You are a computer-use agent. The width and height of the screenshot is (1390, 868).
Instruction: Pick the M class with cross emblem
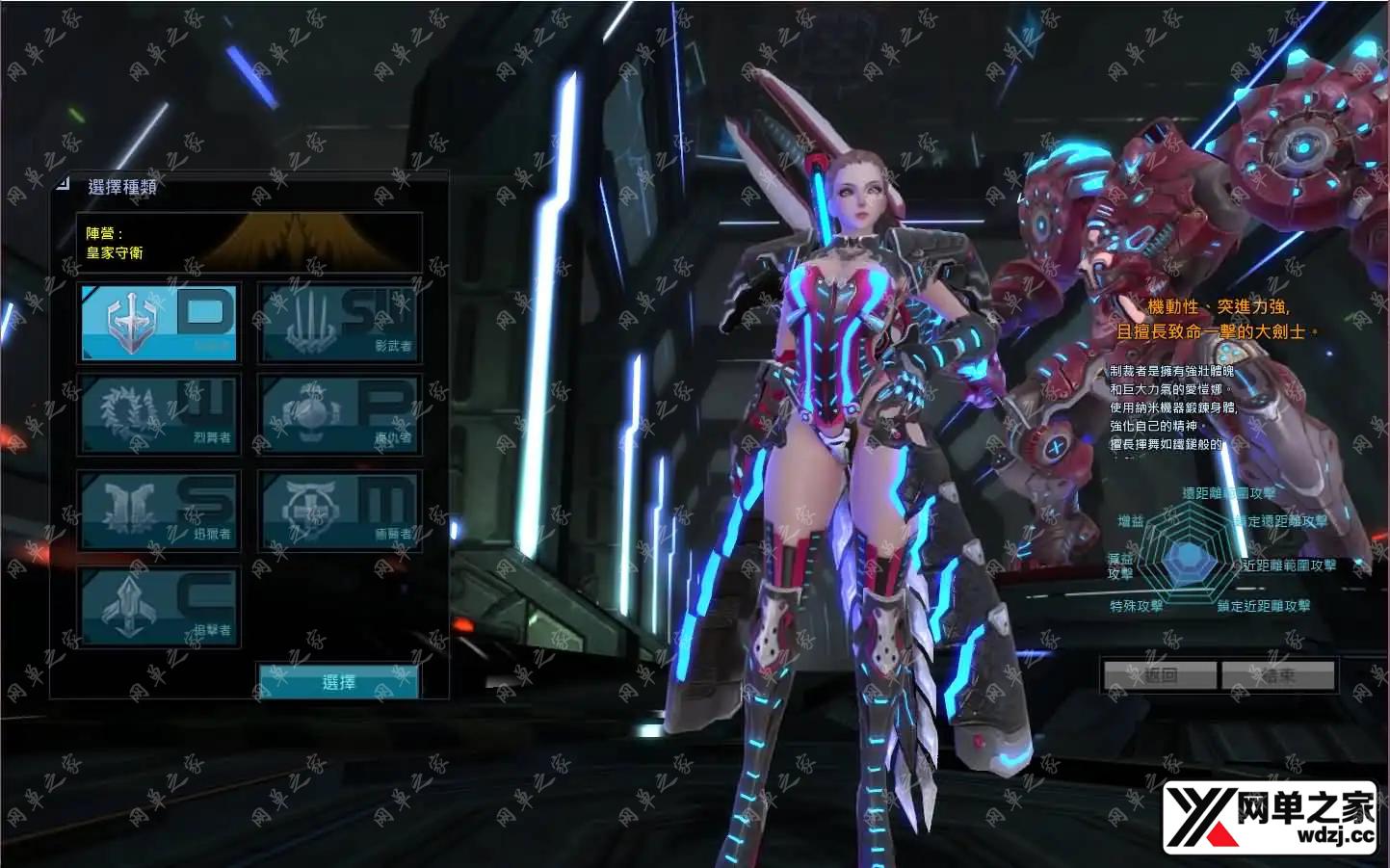tap(339, 511)
